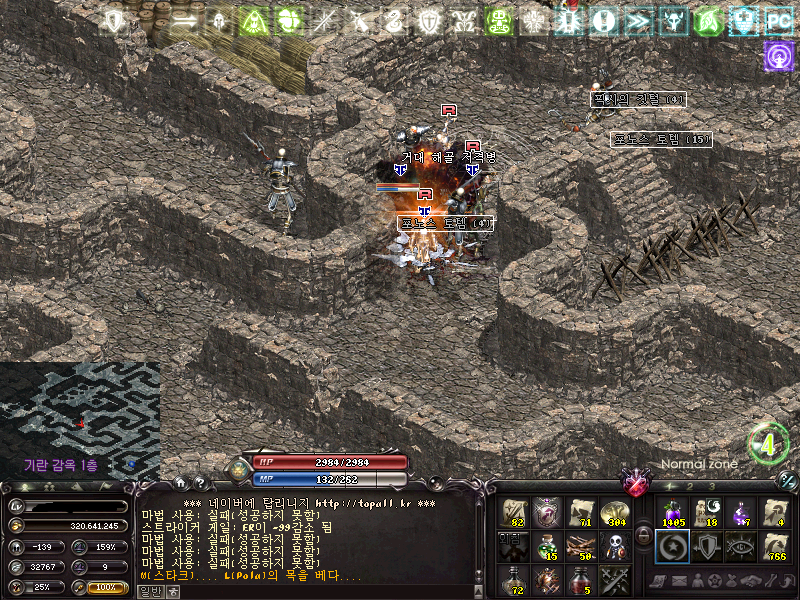Use the skeleton doll item slot
The image size is (800, 600).
coord(615,546)
